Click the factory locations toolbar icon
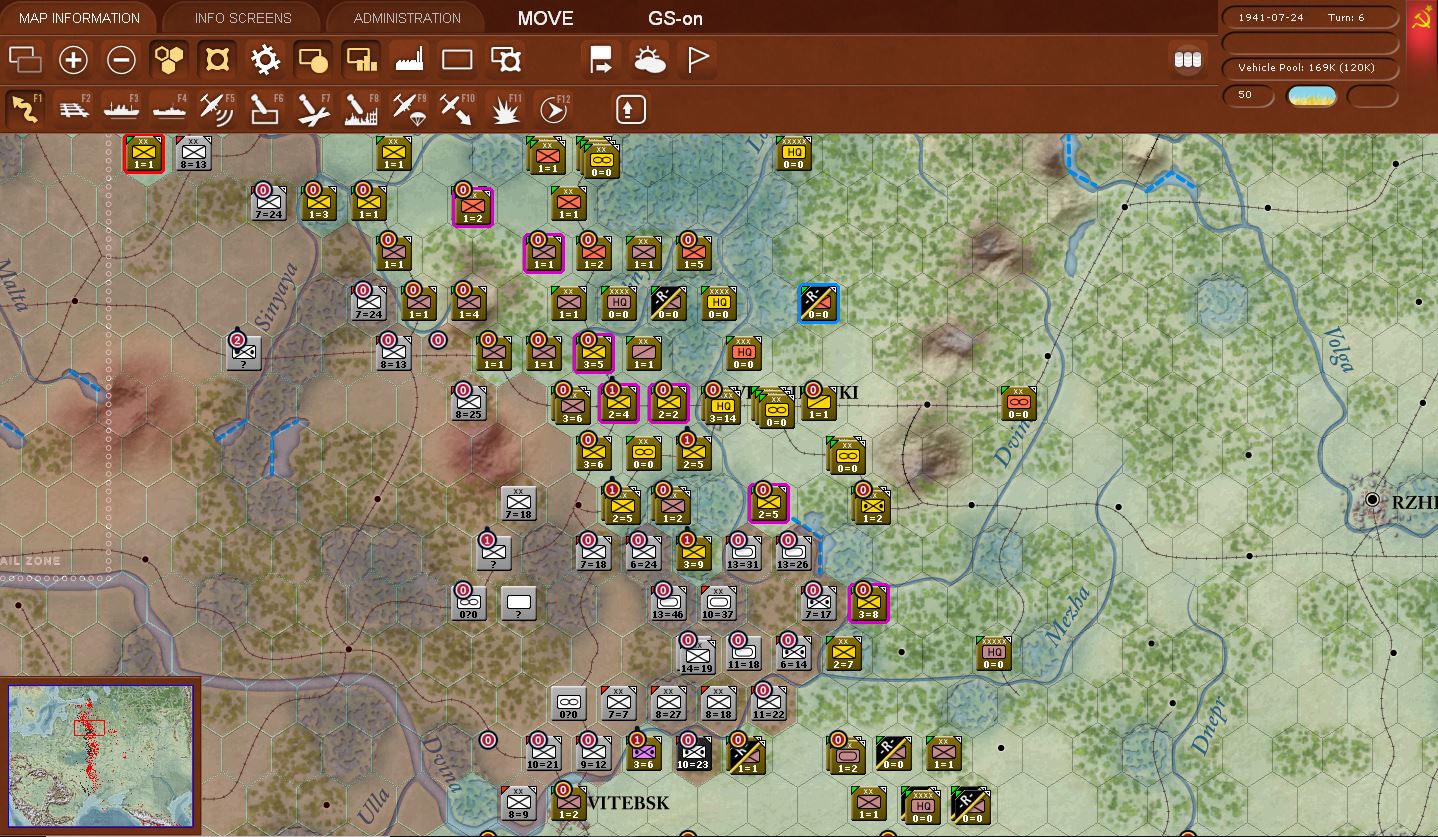This screenshot has height=837, width=1438. 409,60
